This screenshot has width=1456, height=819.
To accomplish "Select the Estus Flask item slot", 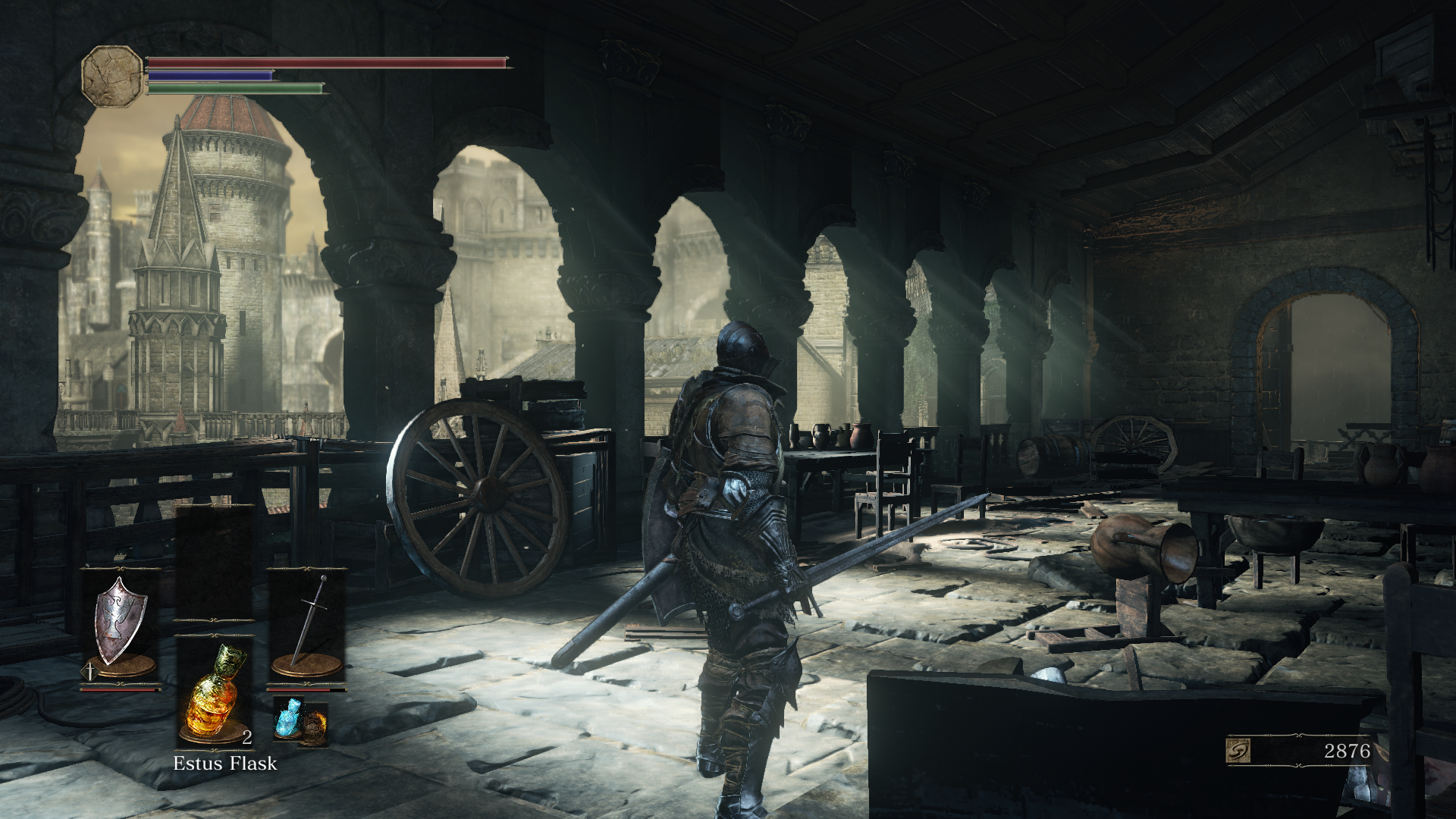I will 215,692.
